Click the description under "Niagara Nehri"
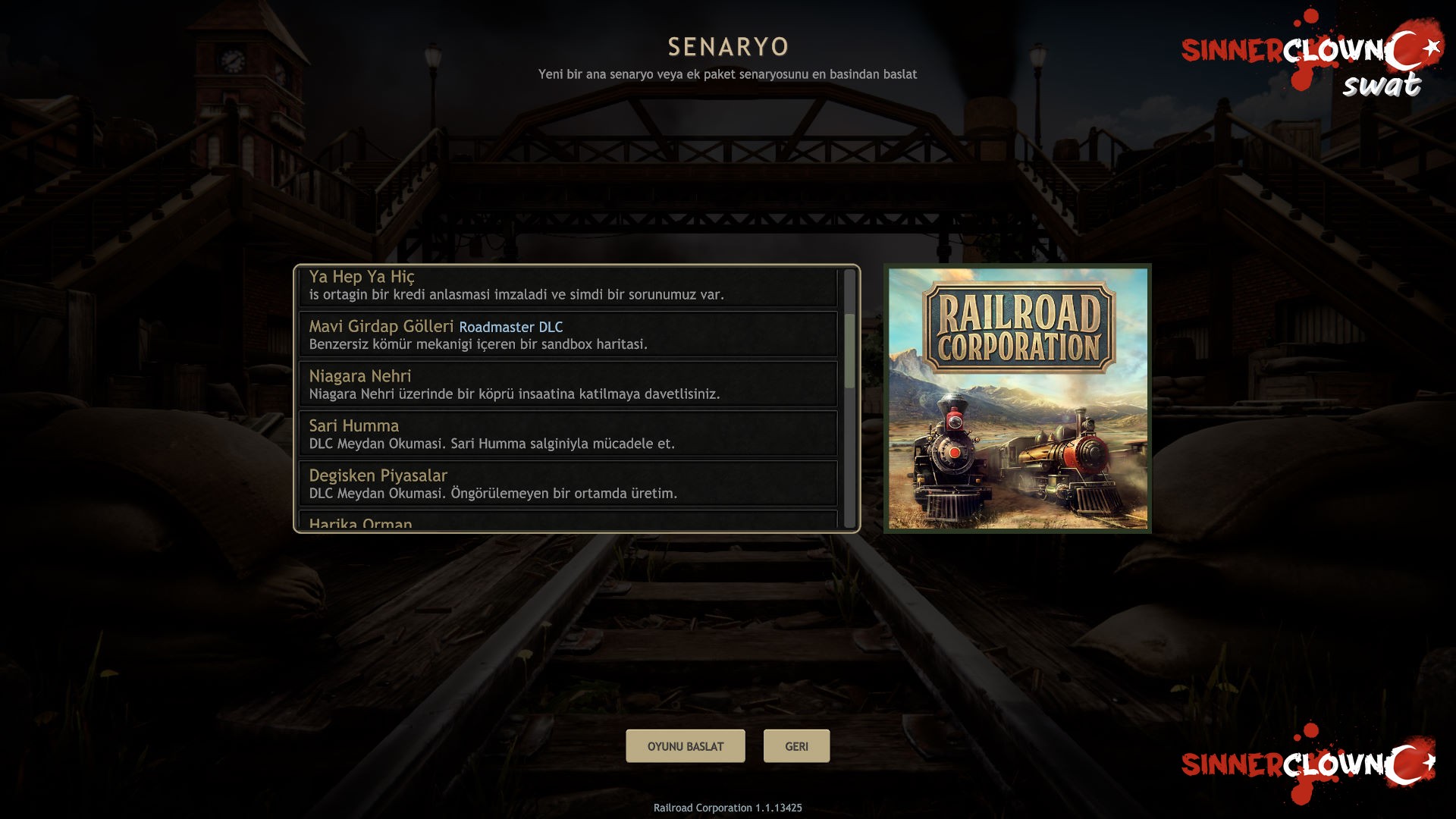The height and width of the screenshot is (819, 1456). (x=516, y=394)
